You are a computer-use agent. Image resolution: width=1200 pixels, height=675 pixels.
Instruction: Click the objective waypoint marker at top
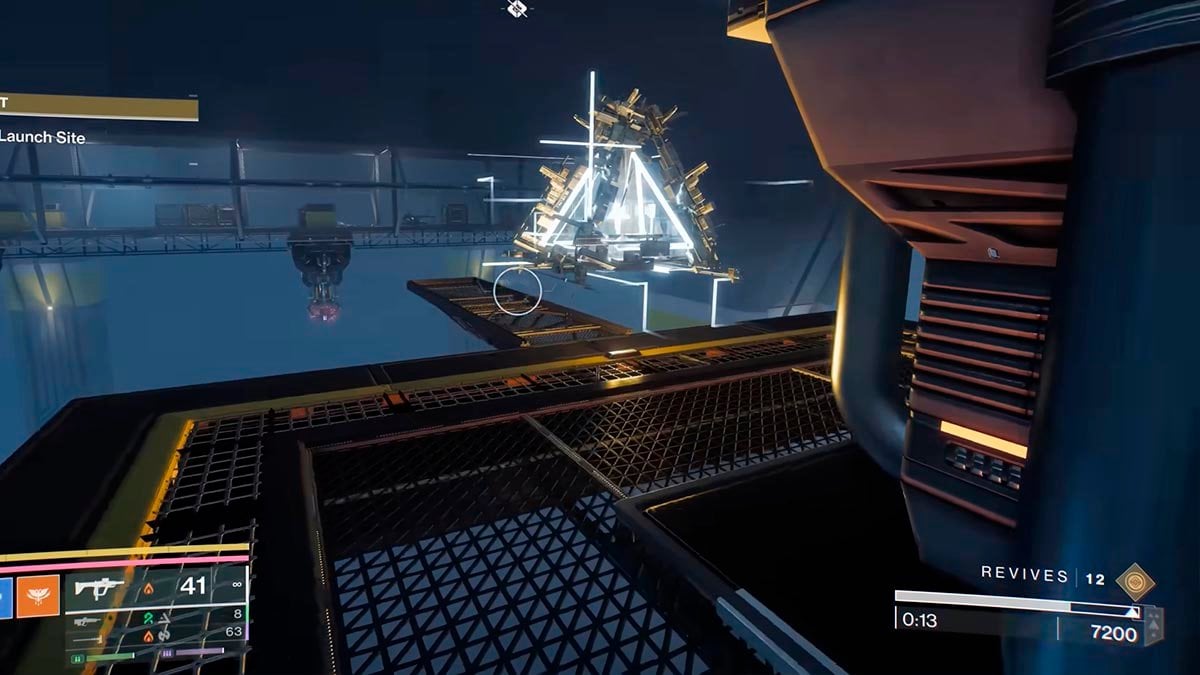516,9
